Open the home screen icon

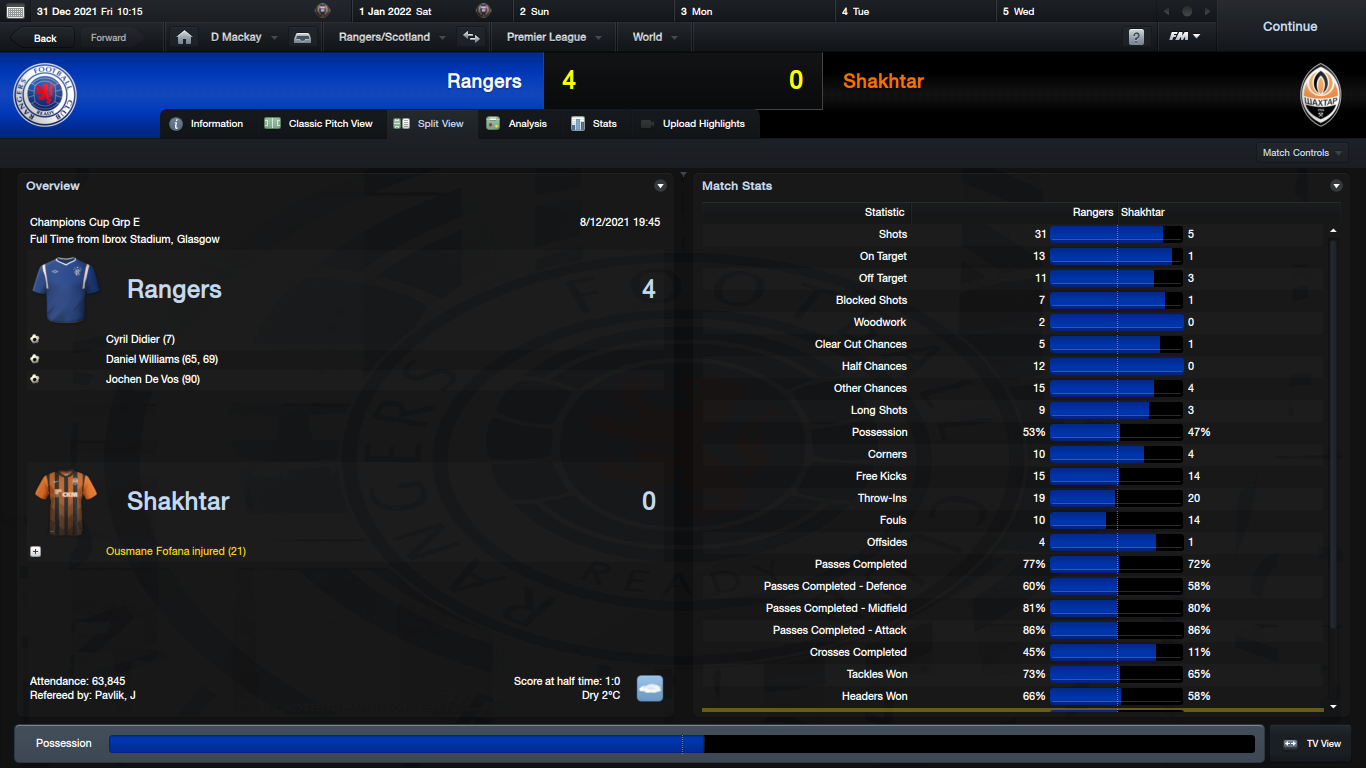pyautogui.click(x=184, y=37)
